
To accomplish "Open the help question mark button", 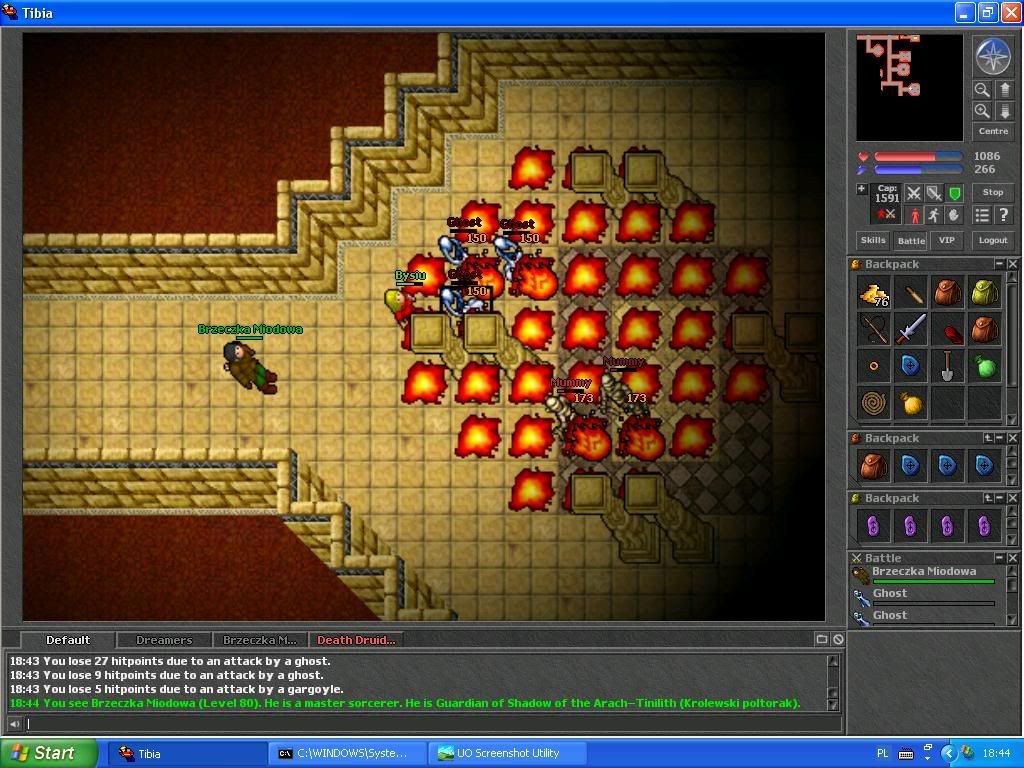I will pos(1003,215).
